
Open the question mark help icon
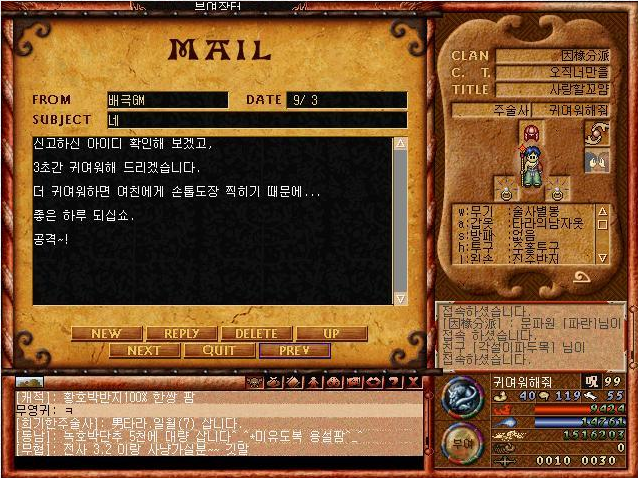pyautogui.click(x=395, y=382)
